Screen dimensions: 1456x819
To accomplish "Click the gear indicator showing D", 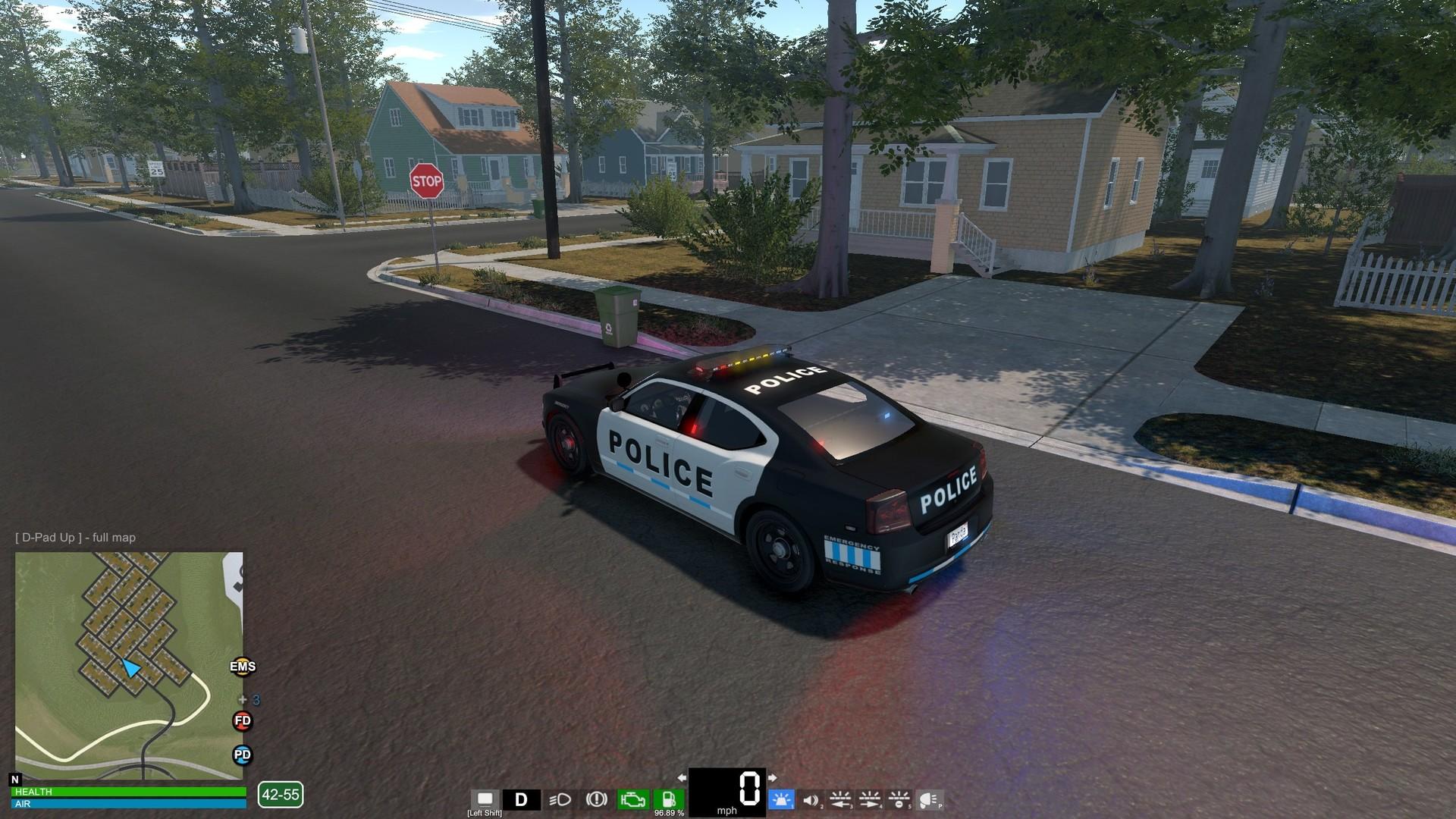I will tap(521, 798).
